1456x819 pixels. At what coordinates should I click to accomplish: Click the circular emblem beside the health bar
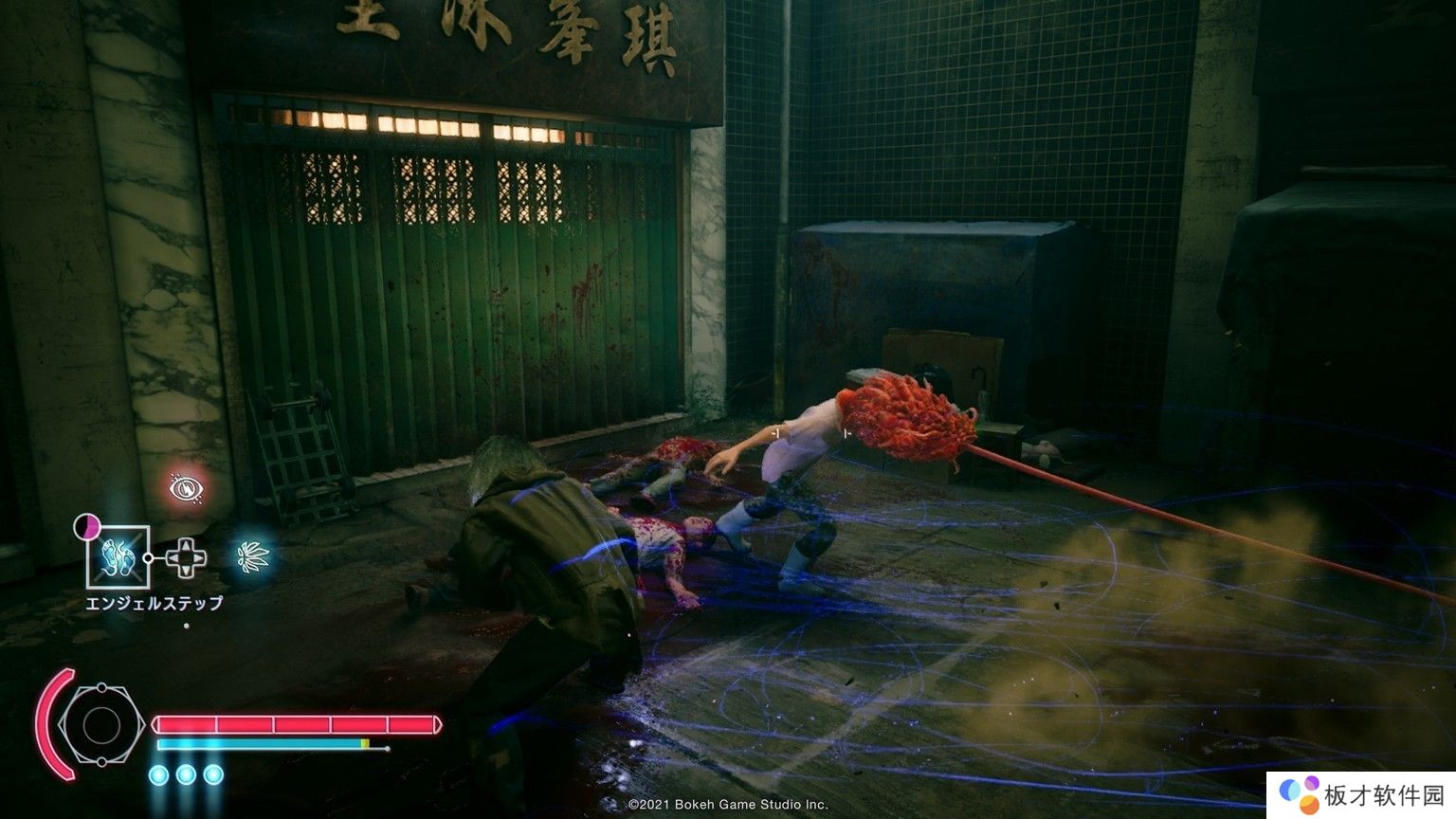100,725
